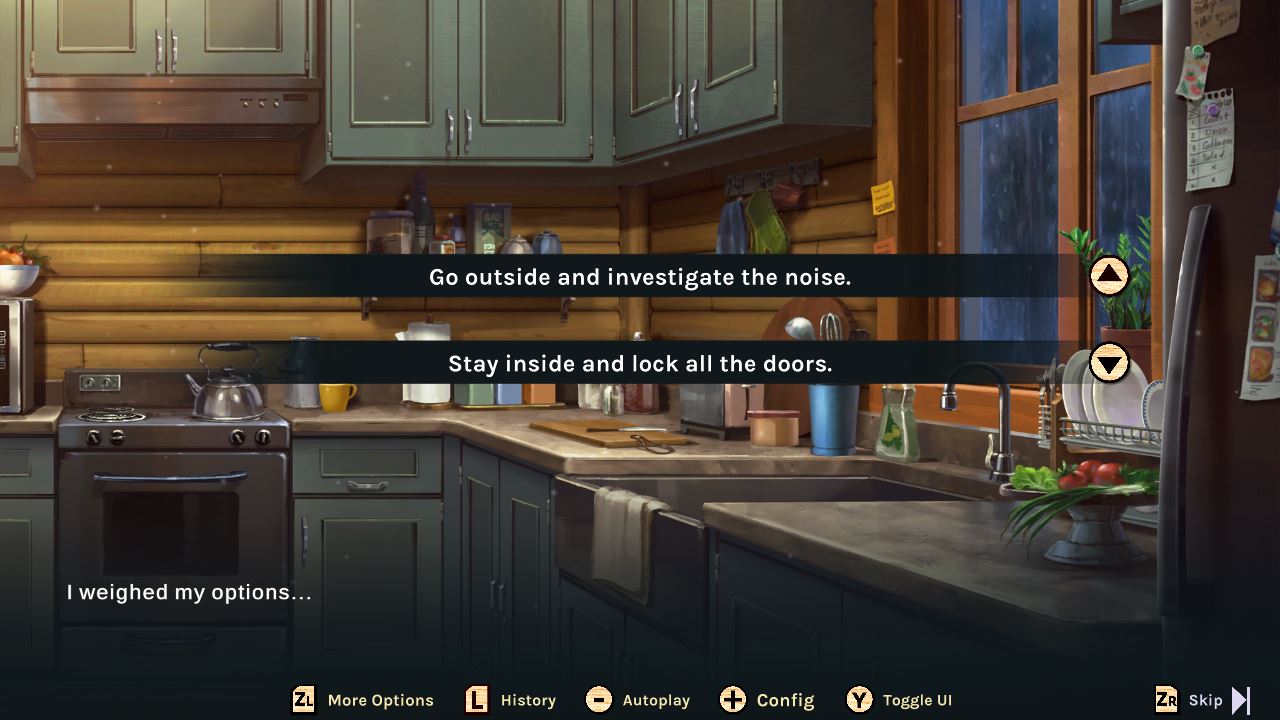Move choice highlight down using down stepper
Viewport: 1280px width, 720px height.
(1108, 364)
